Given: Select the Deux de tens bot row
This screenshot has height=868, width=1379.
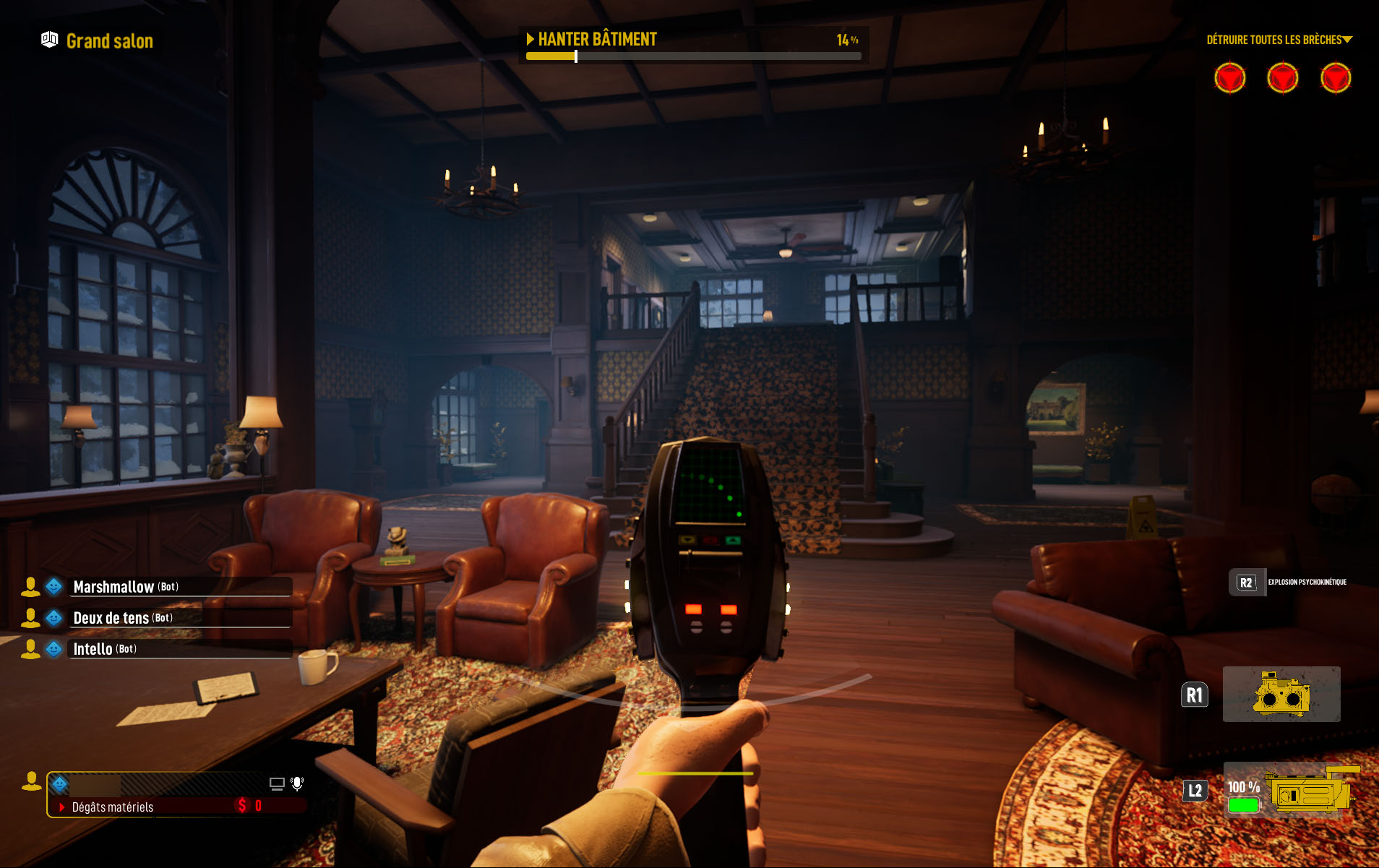Looking at the screenshot, I should click(158, 618).
